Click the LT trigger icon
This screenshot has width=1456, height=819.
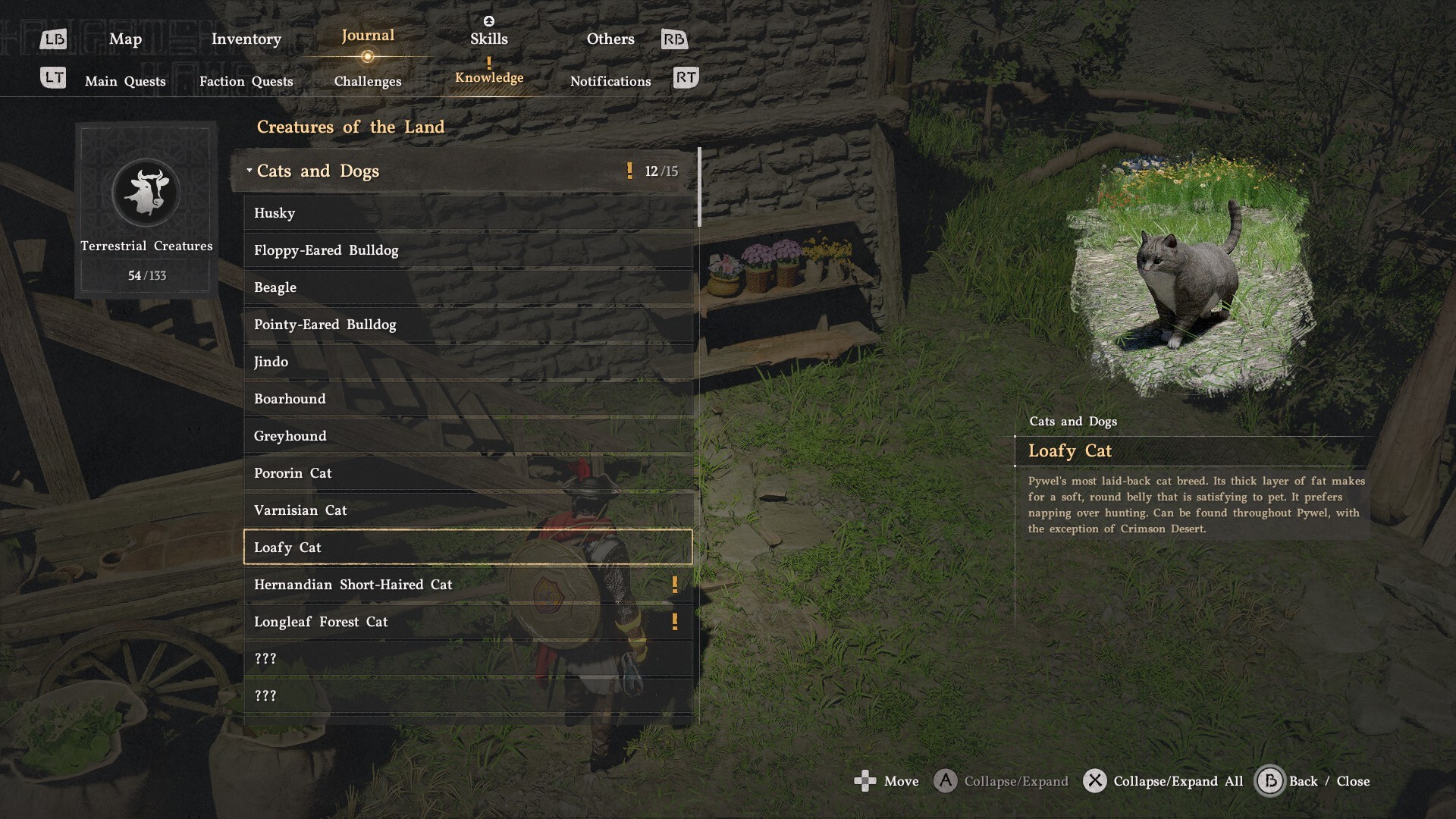(x=53, y=77)
